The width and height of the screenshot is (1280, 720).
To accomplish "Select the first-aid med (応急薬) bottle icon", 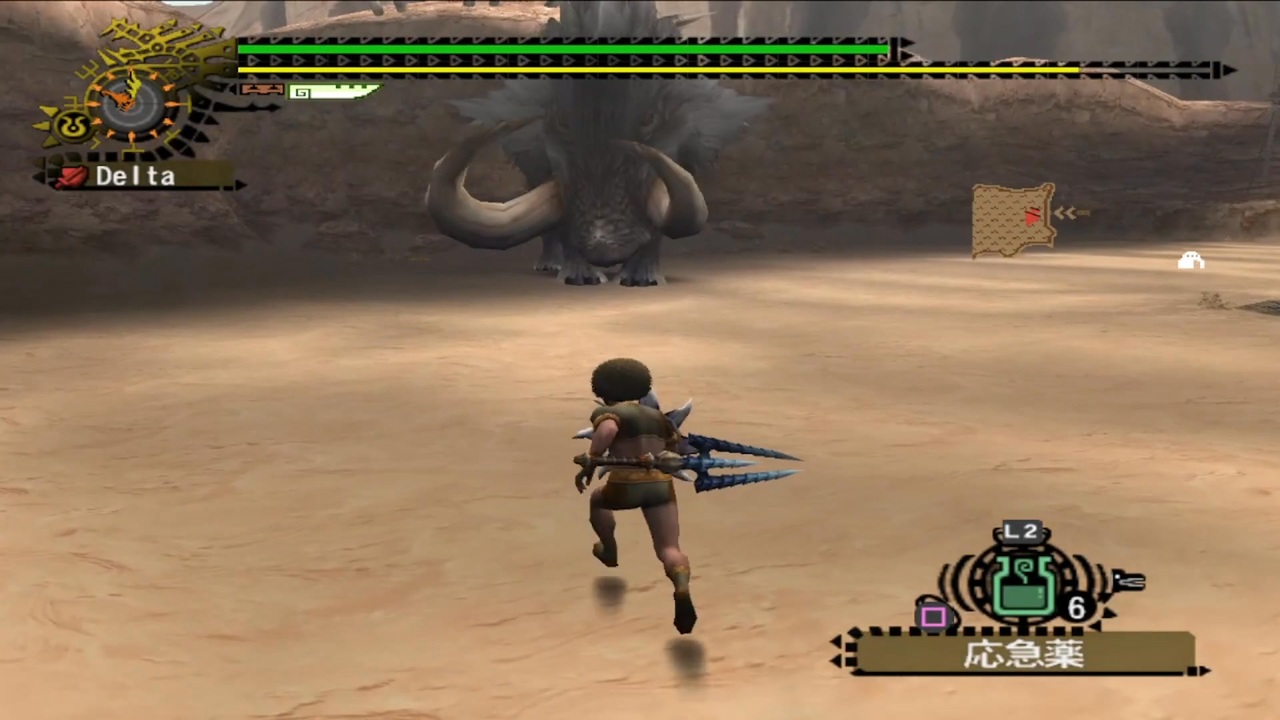I will pos(1022,586).
